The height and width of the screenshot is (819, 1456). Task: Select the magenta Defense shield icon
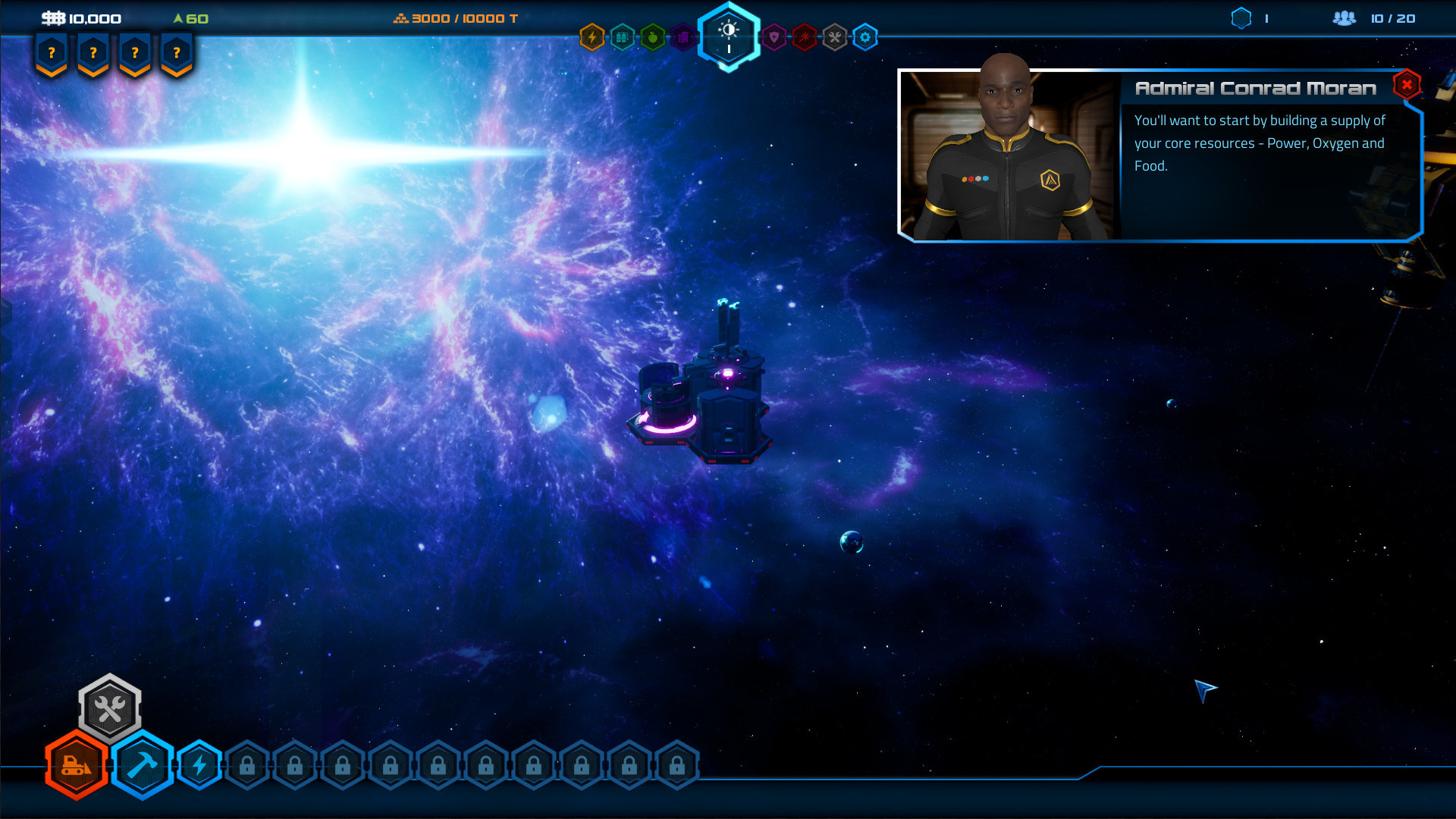773,37
